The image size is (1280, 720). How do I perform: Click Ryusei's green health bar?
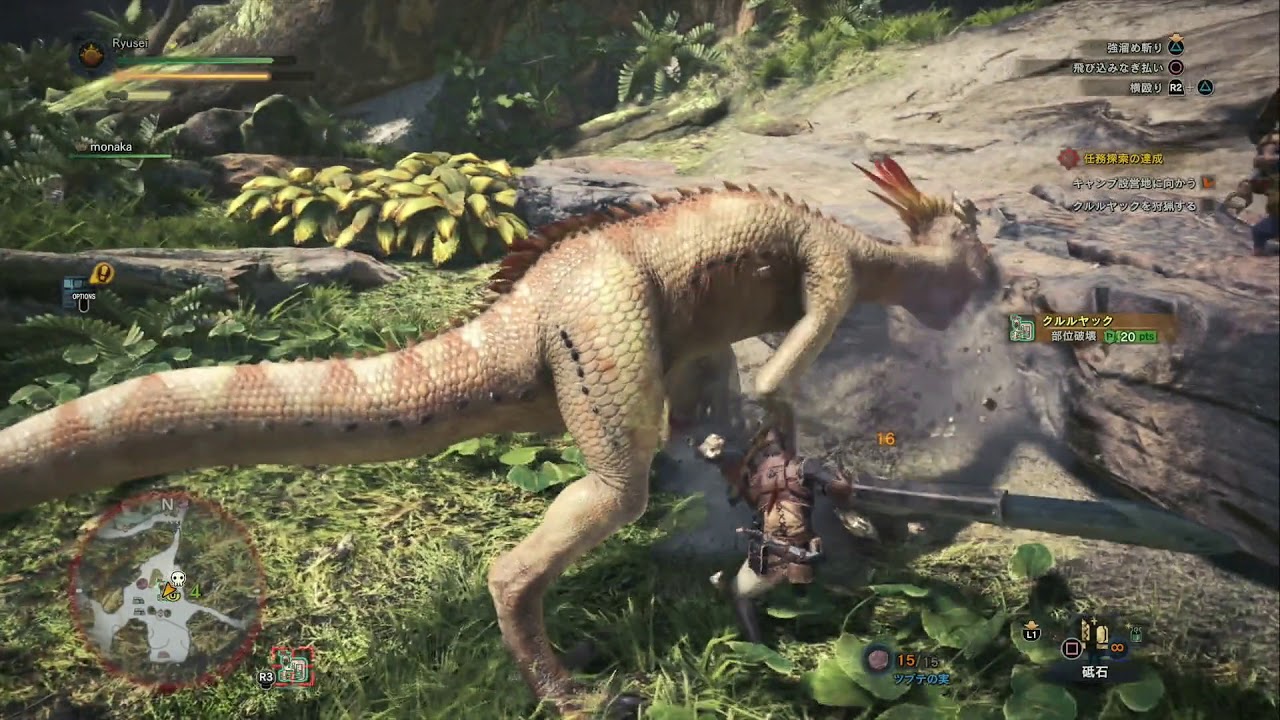tap(190, 61)
